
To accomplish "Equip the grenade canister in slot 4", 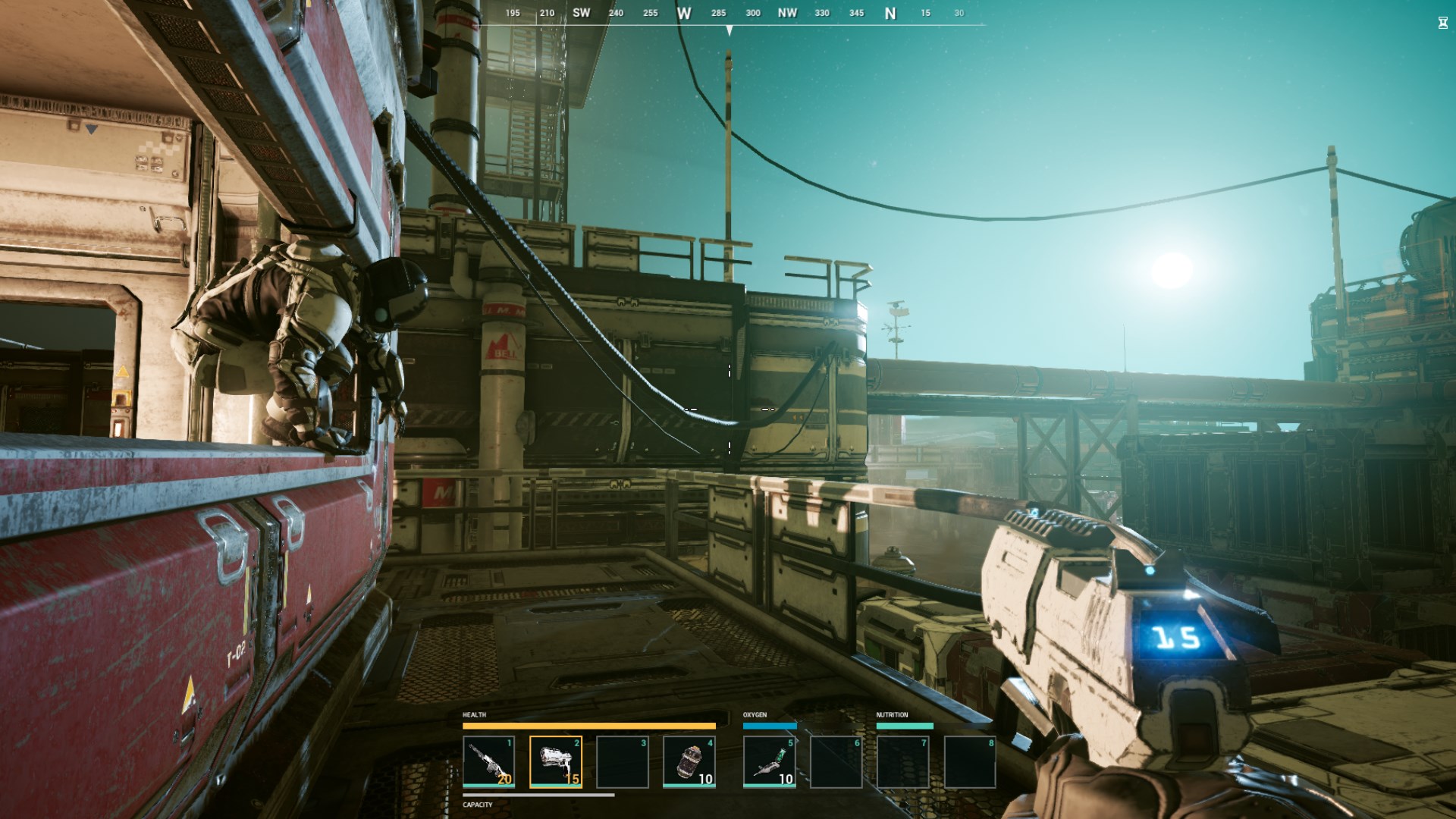I will pos(689,762).
